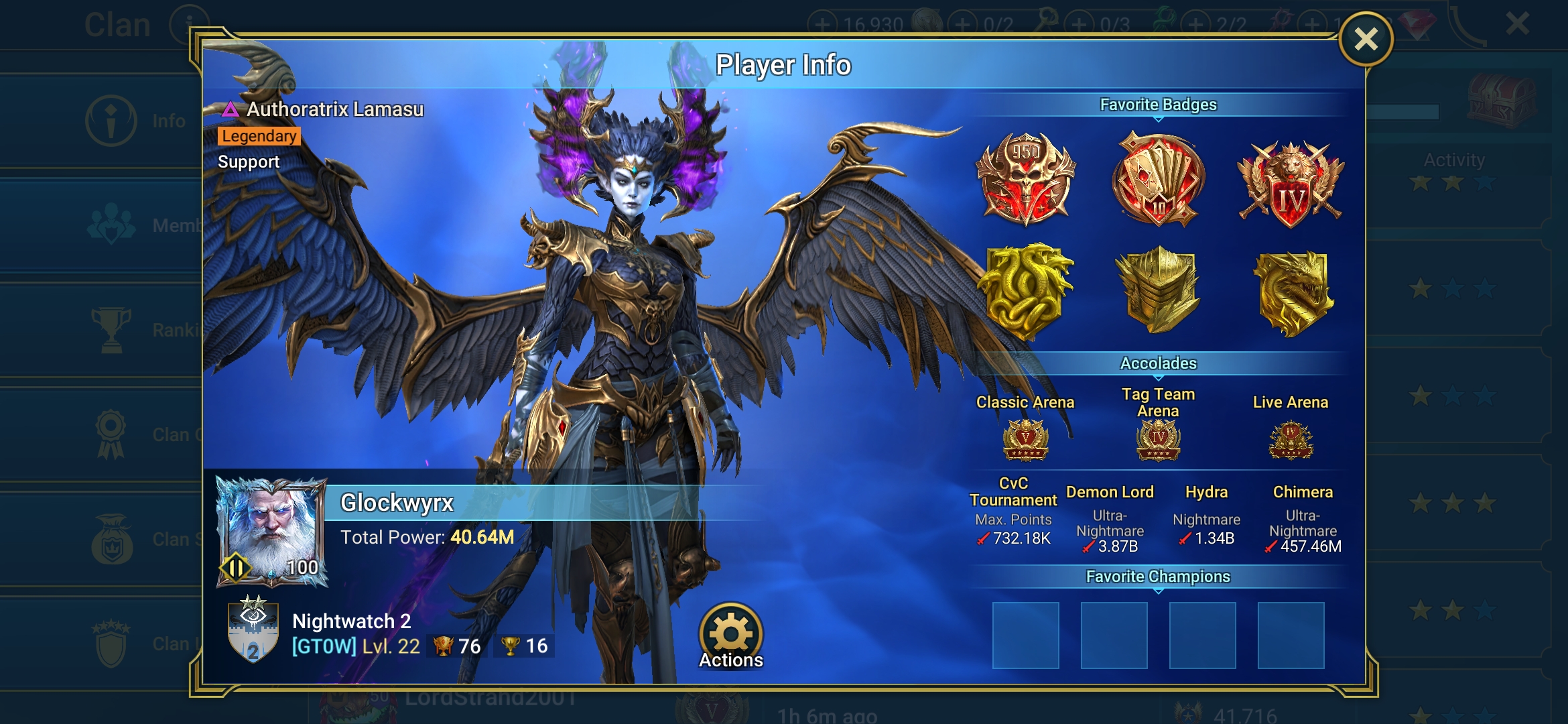Open the Nightwatch 2 clan shield emblem
This screenshot has width=1568, height=724.
coord(253,630)
